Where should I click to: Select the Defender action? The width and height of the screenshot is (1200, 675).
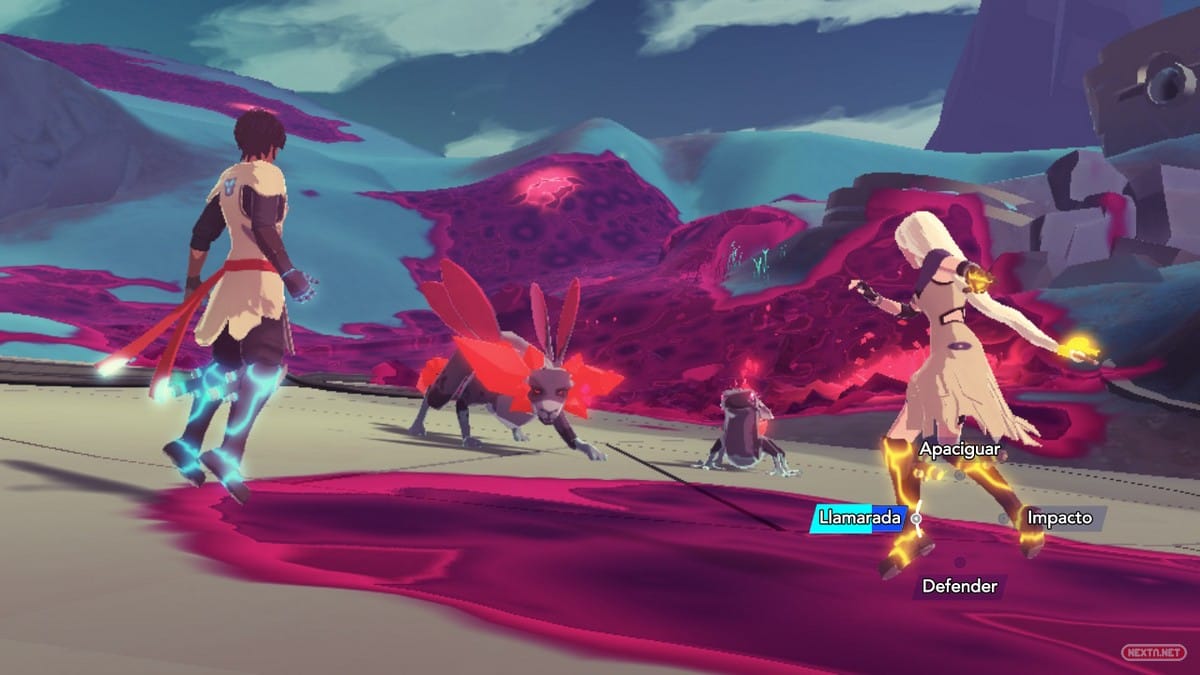tap(959, 586)
